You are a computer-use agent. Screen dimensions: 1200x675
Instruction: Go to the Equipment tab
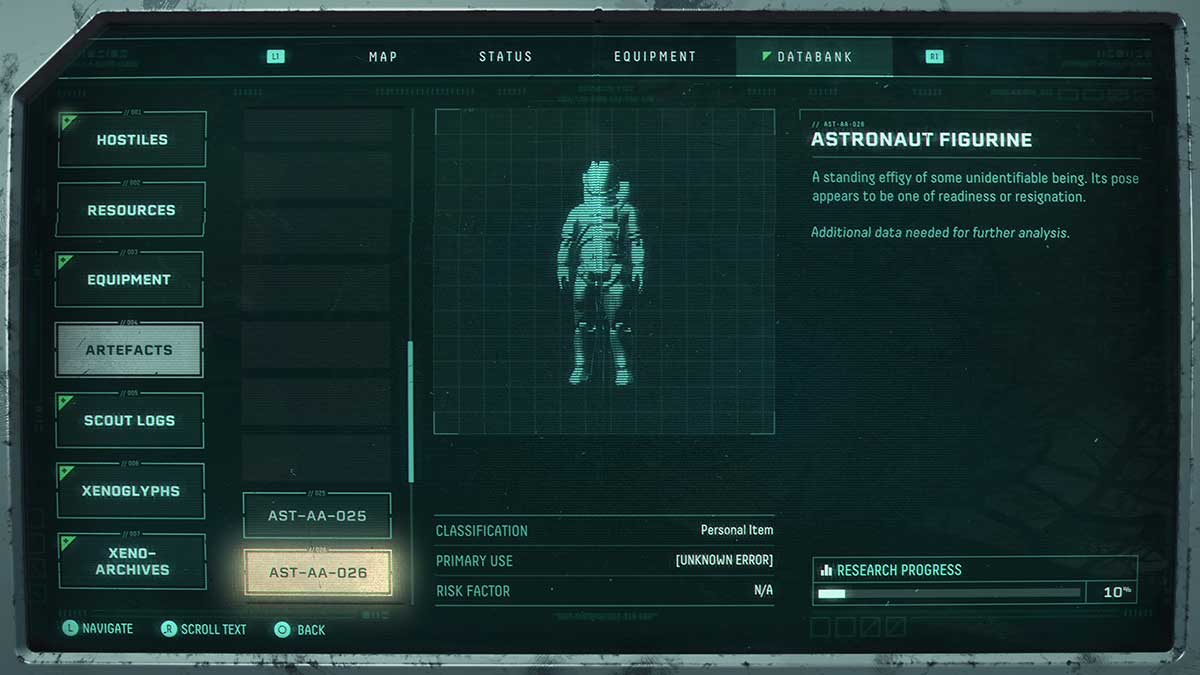pyautogui.click(x=655, y=57)
